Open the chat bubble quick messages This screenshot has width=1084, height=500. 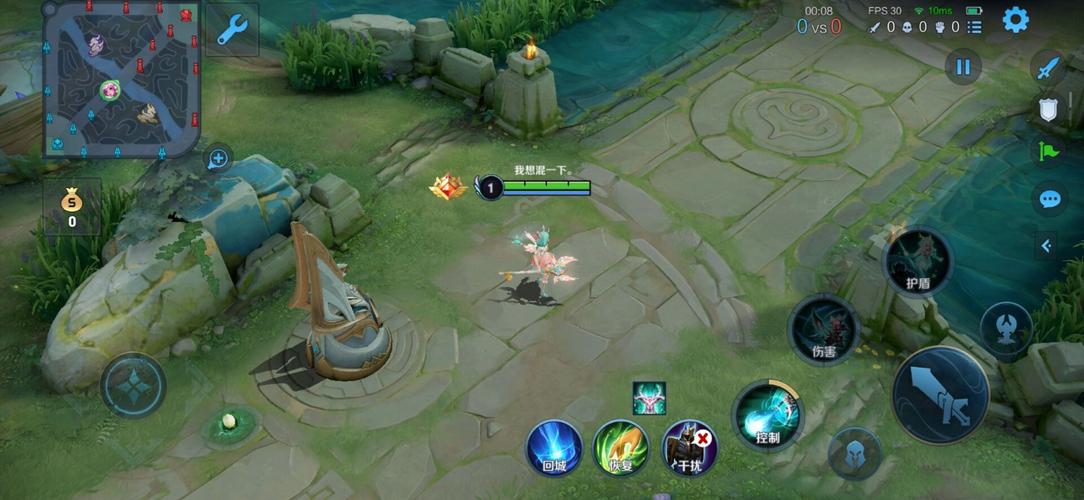coord(1048,199)
